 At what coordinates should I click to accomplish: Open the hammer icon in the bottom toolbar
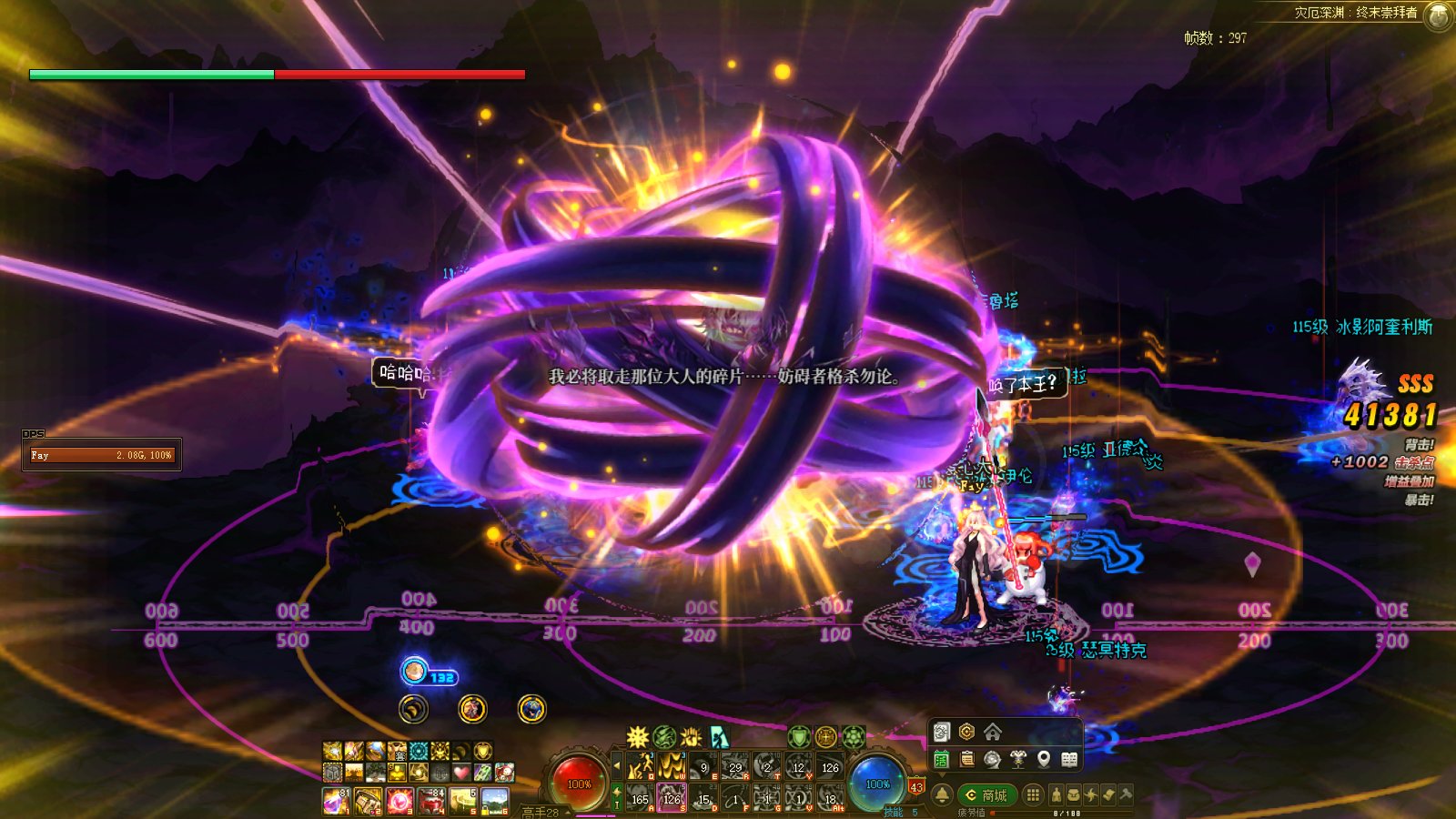click(1126, 794)
